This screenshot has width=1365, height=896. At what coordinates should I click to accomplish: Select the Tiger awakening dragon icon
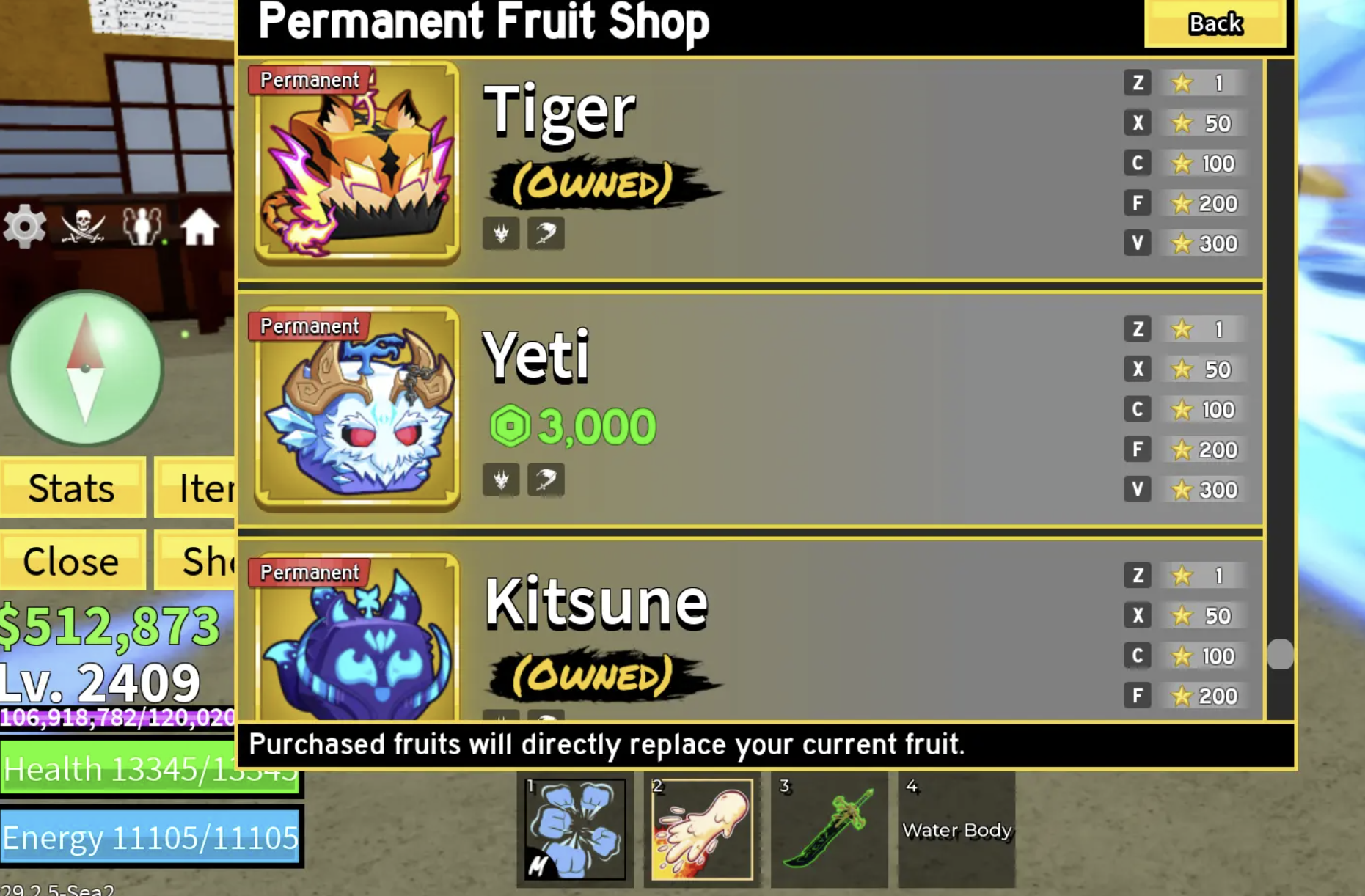point(501,233)
